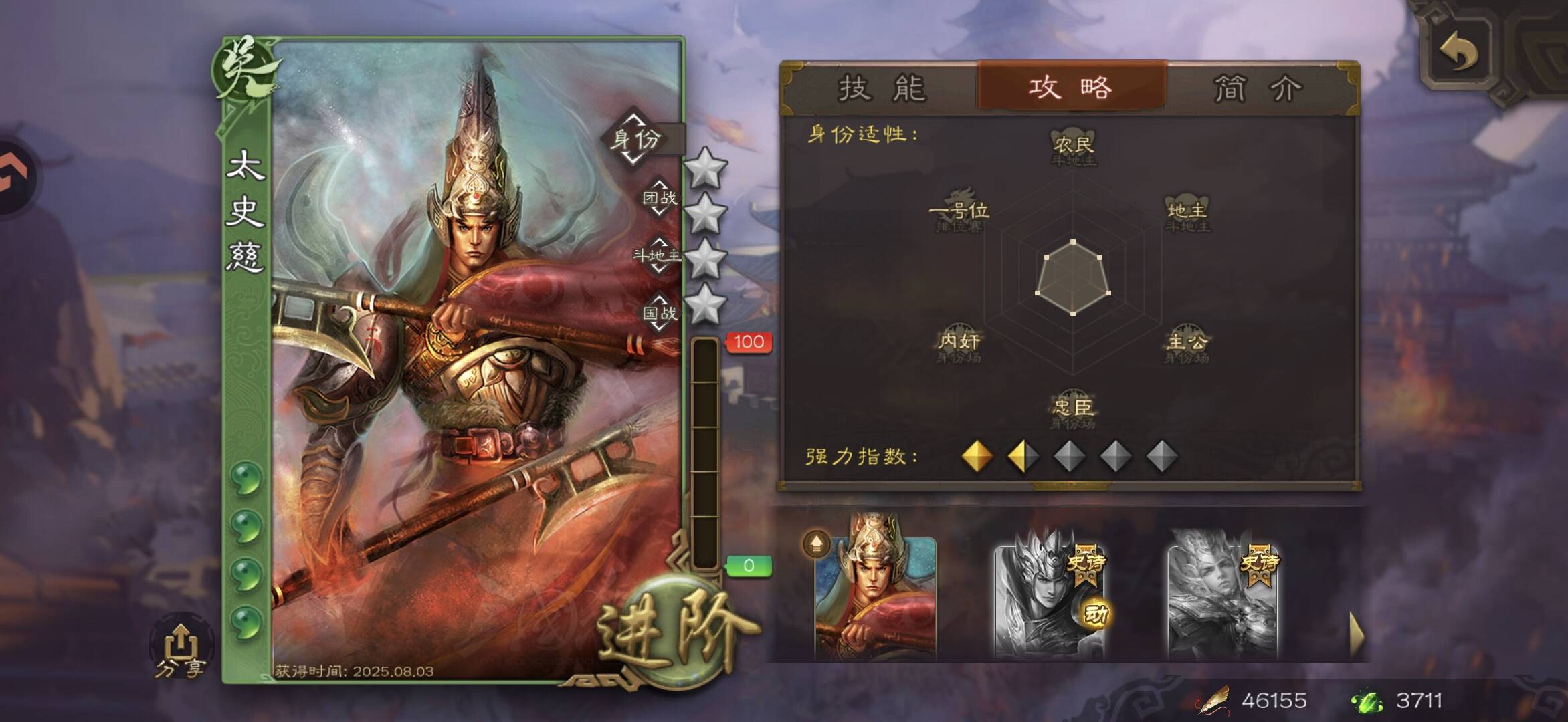
Task: Tap the feather currency icon
Action: [x=1214, y=701]
